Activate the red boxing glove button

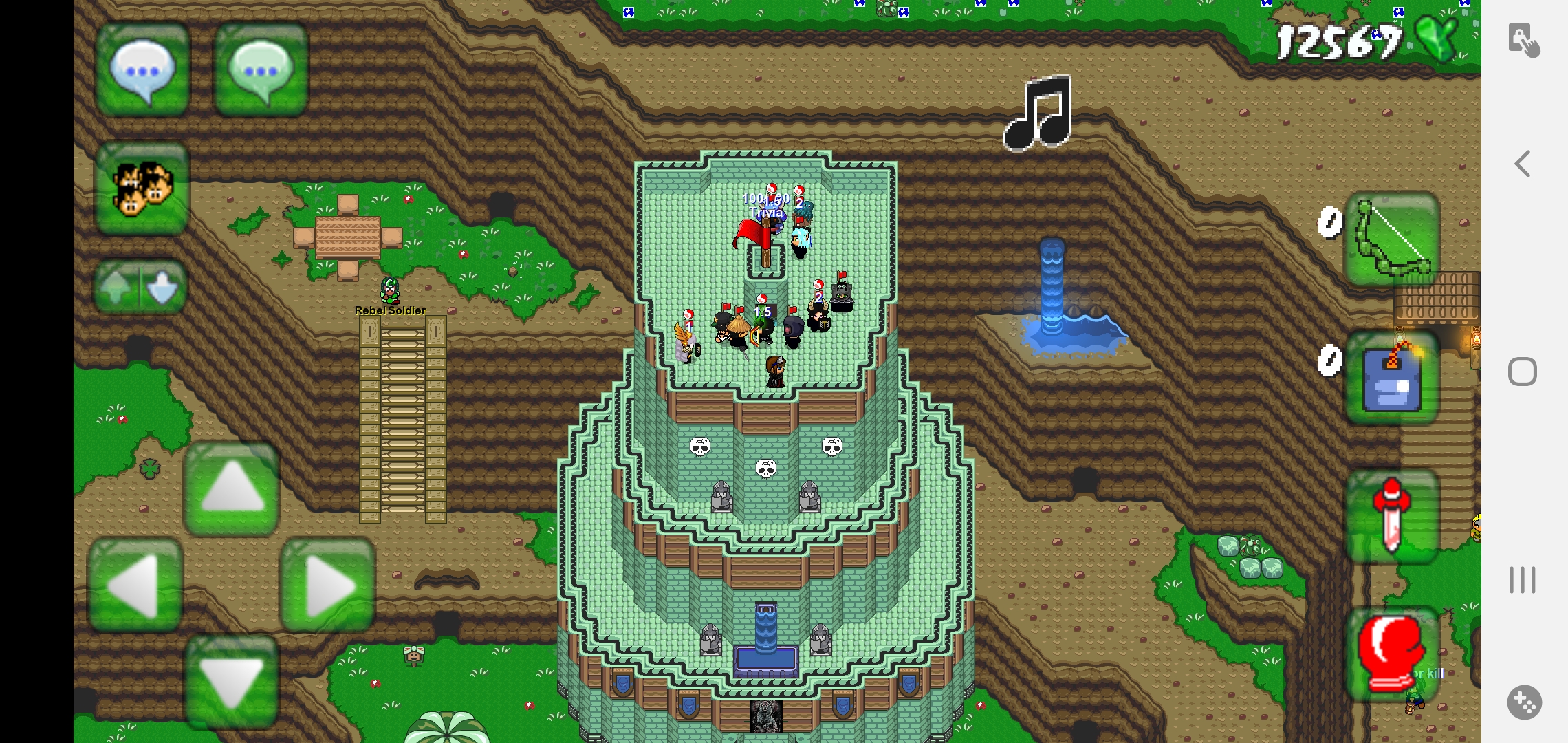pyautogui.click(x=1392, y=654)
